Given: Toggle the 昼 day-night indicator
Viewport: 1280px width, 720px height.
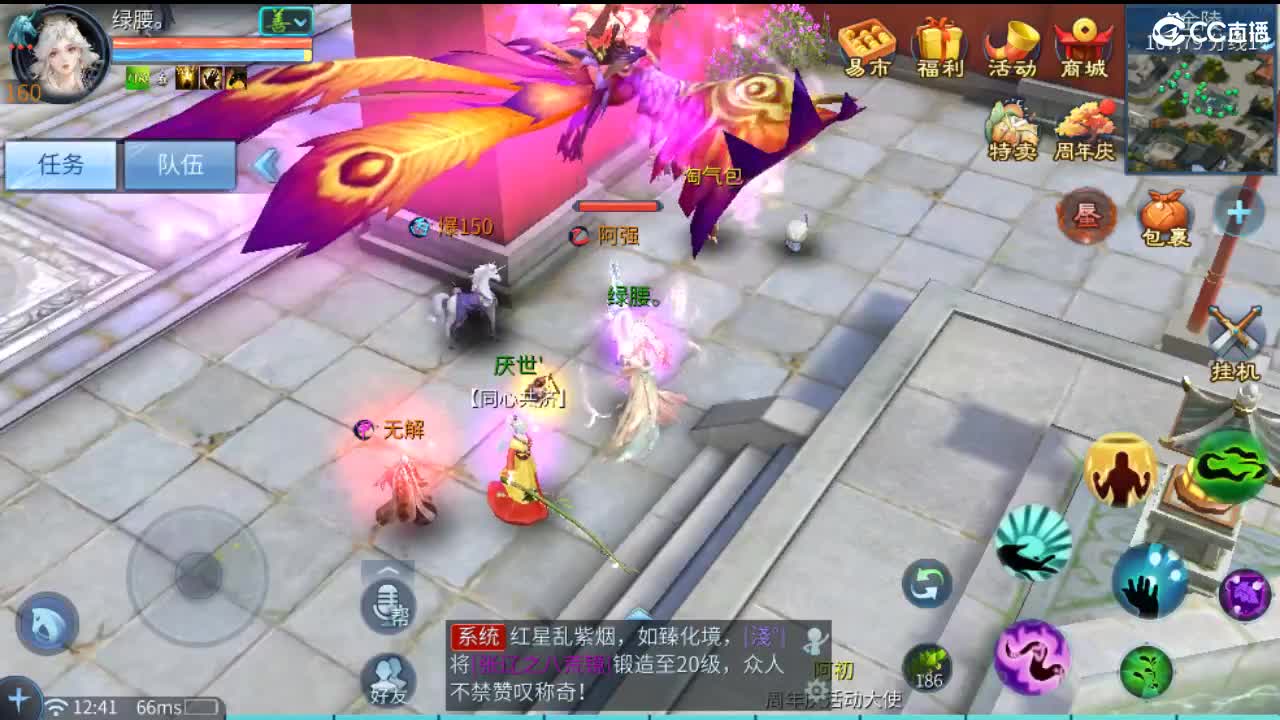Looking at the screenshot, I should (1085, 215).
